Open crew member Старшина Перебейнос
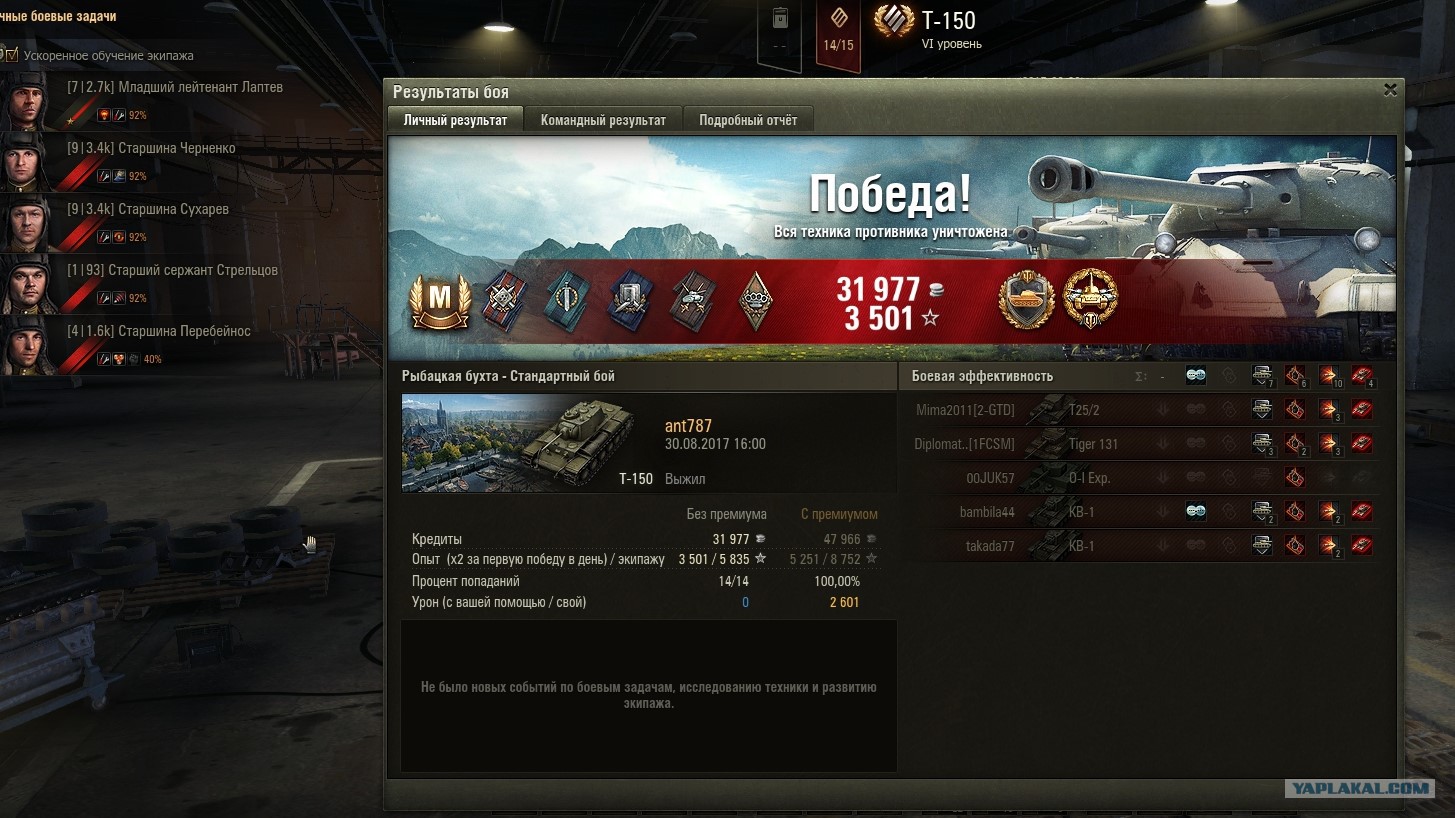 point(184,332)
